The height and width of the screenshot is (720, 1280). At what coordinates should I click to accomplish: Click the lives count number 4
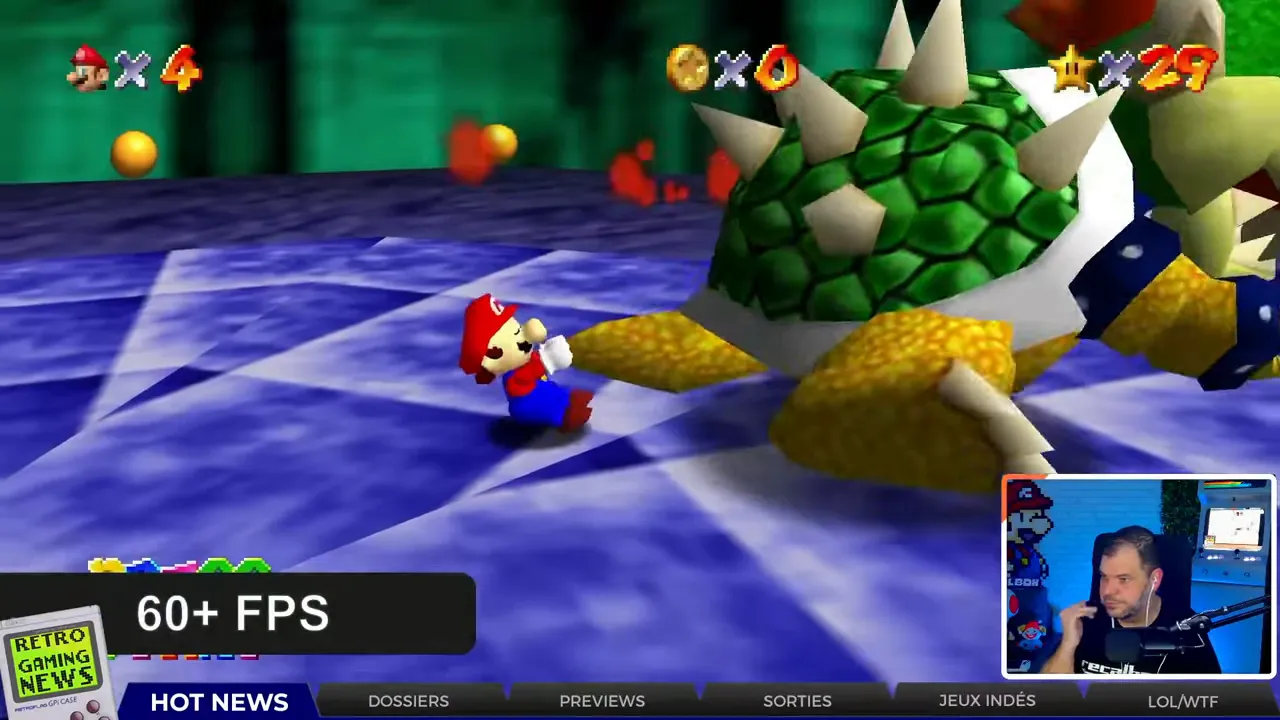tap(180, 70)
